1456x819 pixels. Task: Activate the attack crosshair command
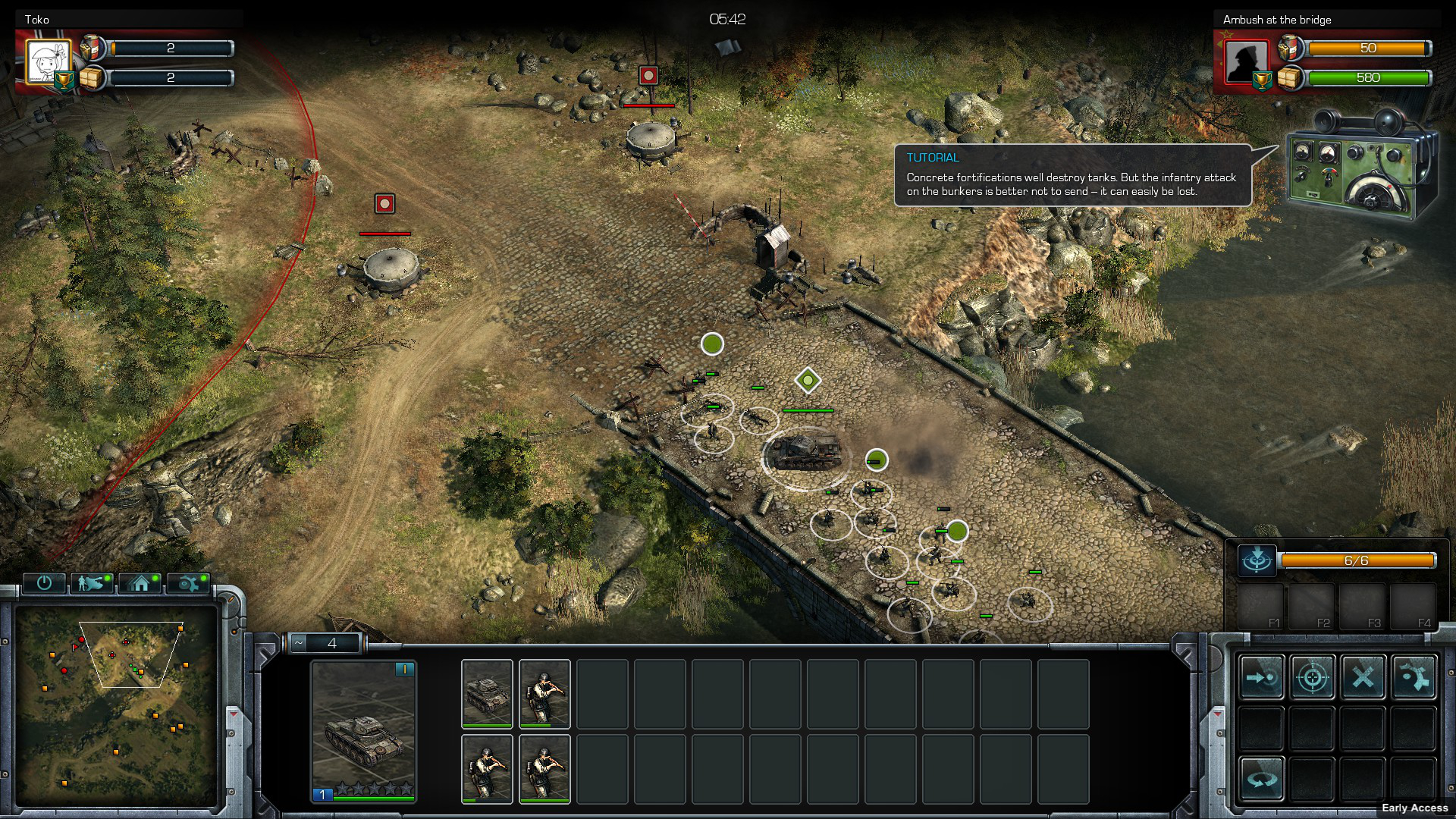pos(1312,676)
